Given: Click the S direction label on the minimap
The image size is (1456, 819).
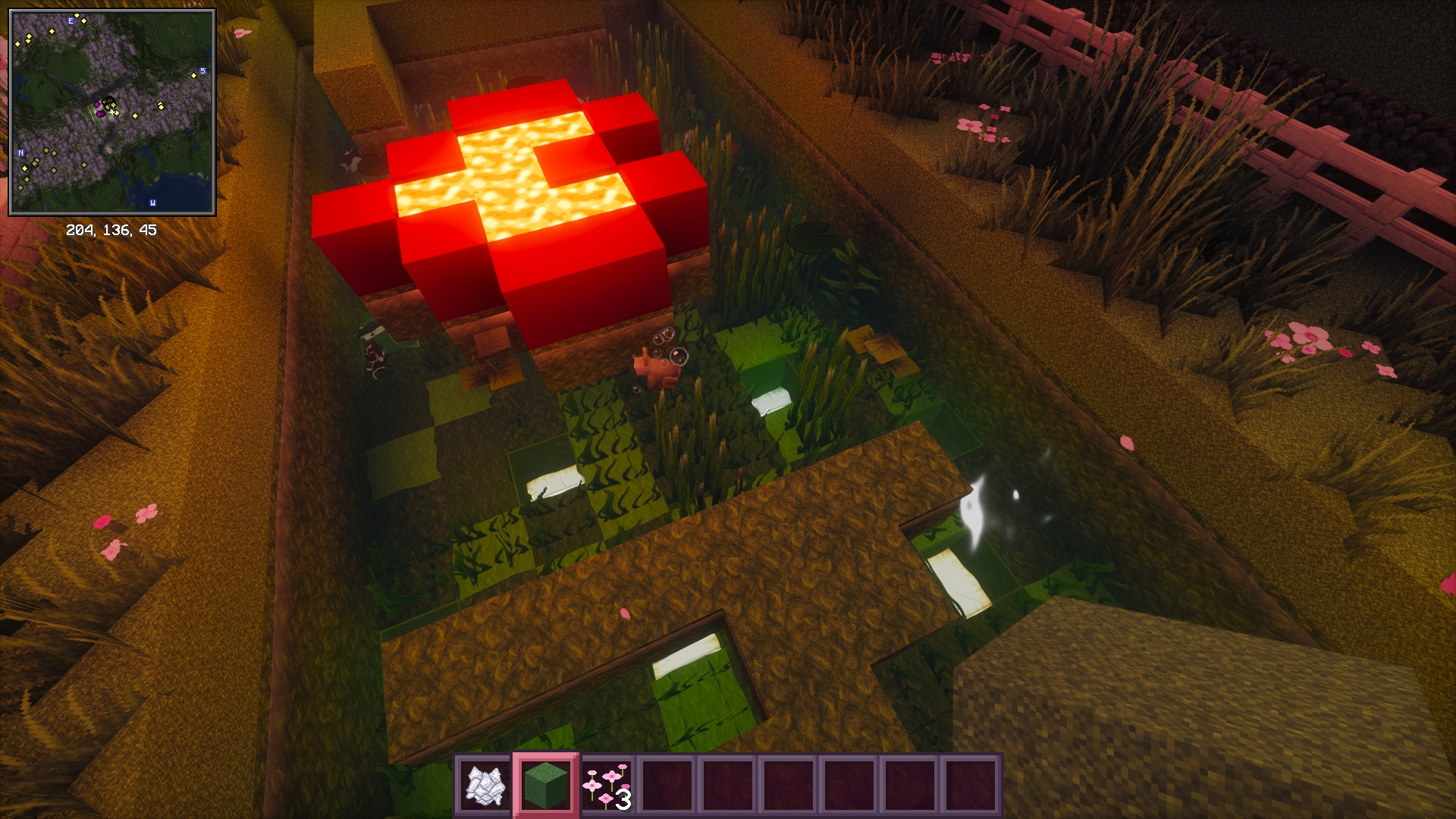Looking at the screenshot, I should (x=203, y=71).
